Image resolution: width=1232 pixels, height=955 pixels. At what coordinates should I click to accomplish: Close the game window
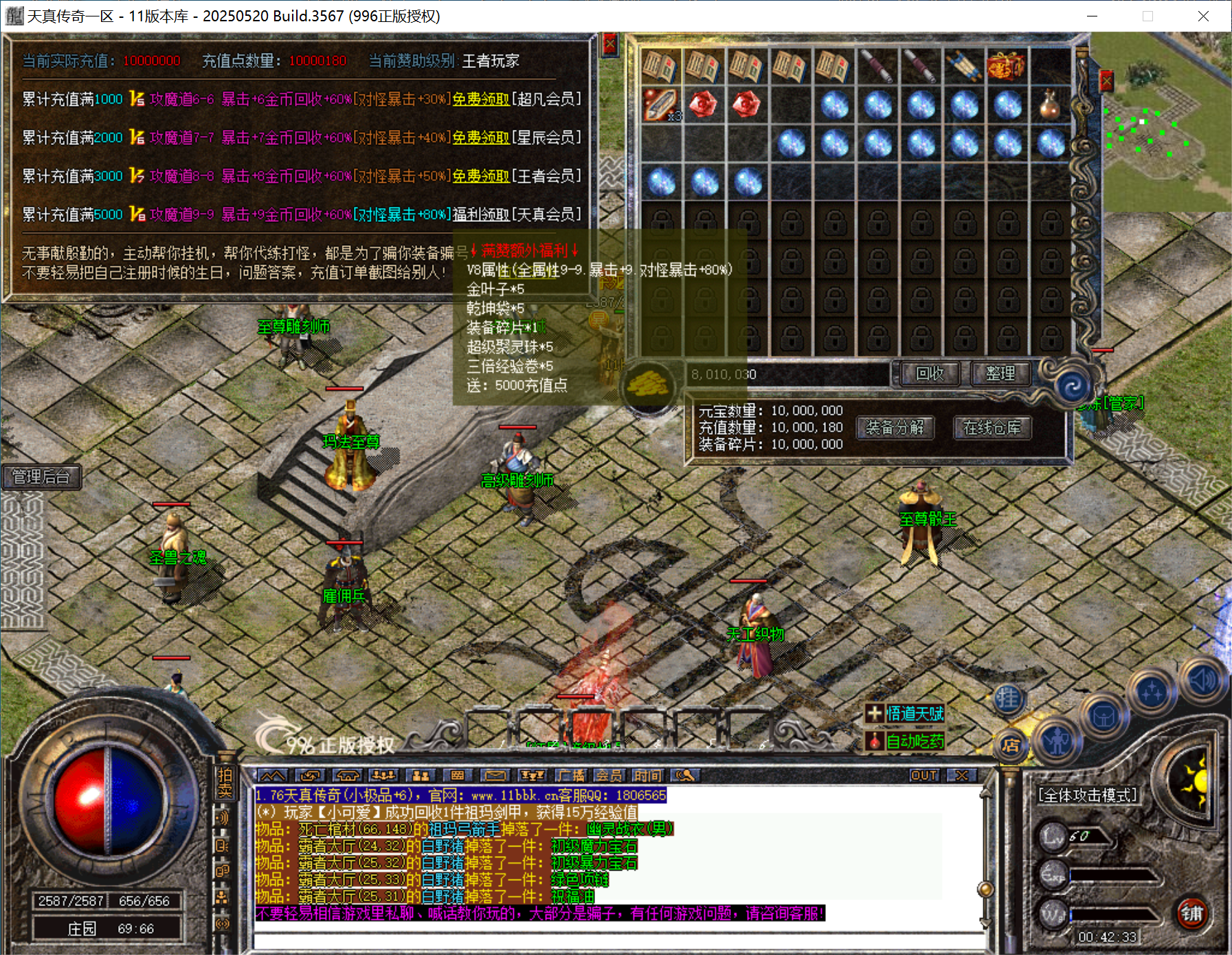pos(1203,16)
